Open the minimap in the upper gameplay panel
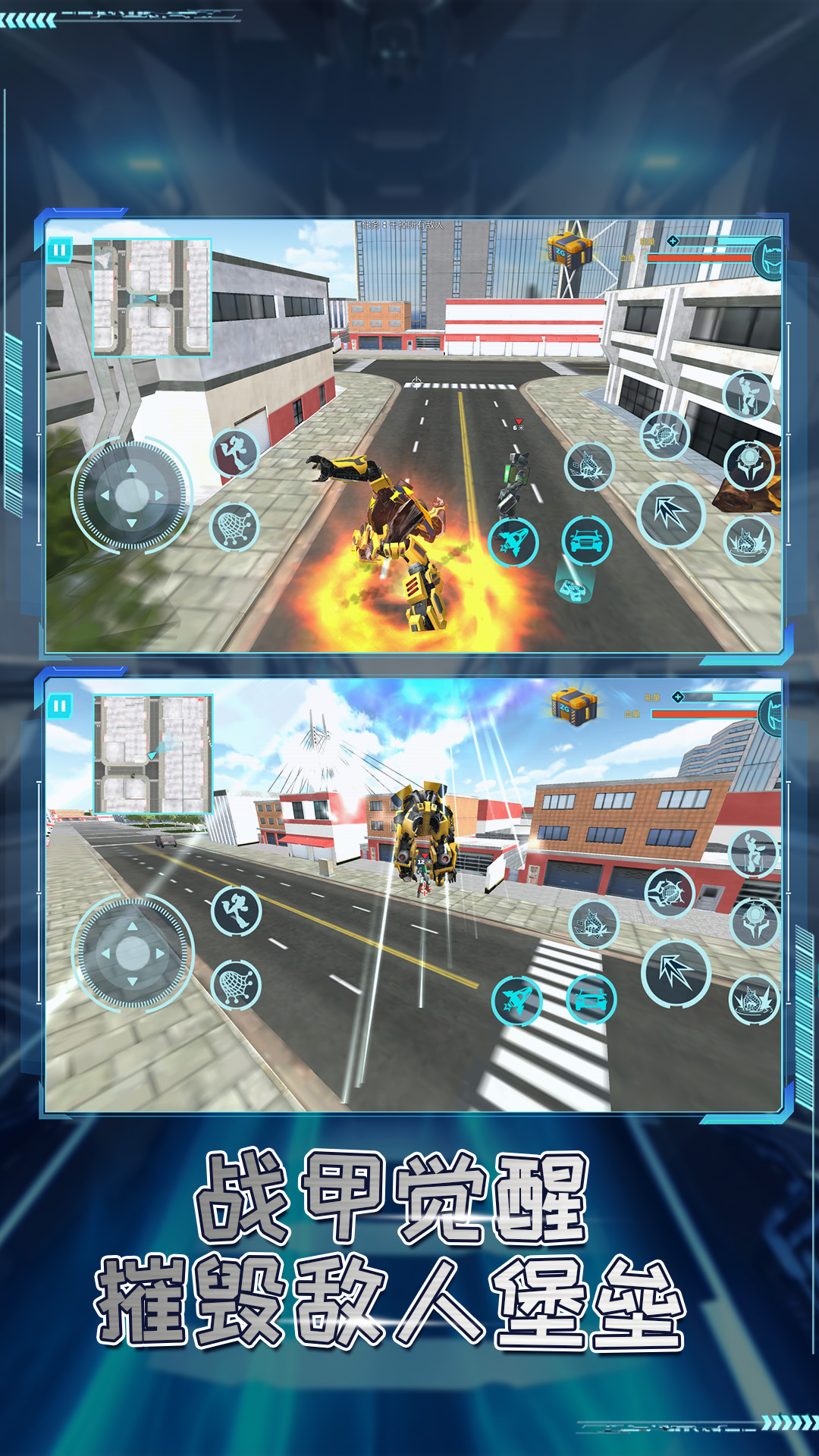This screenshot has width=819, height=1456. click(152, 297)
